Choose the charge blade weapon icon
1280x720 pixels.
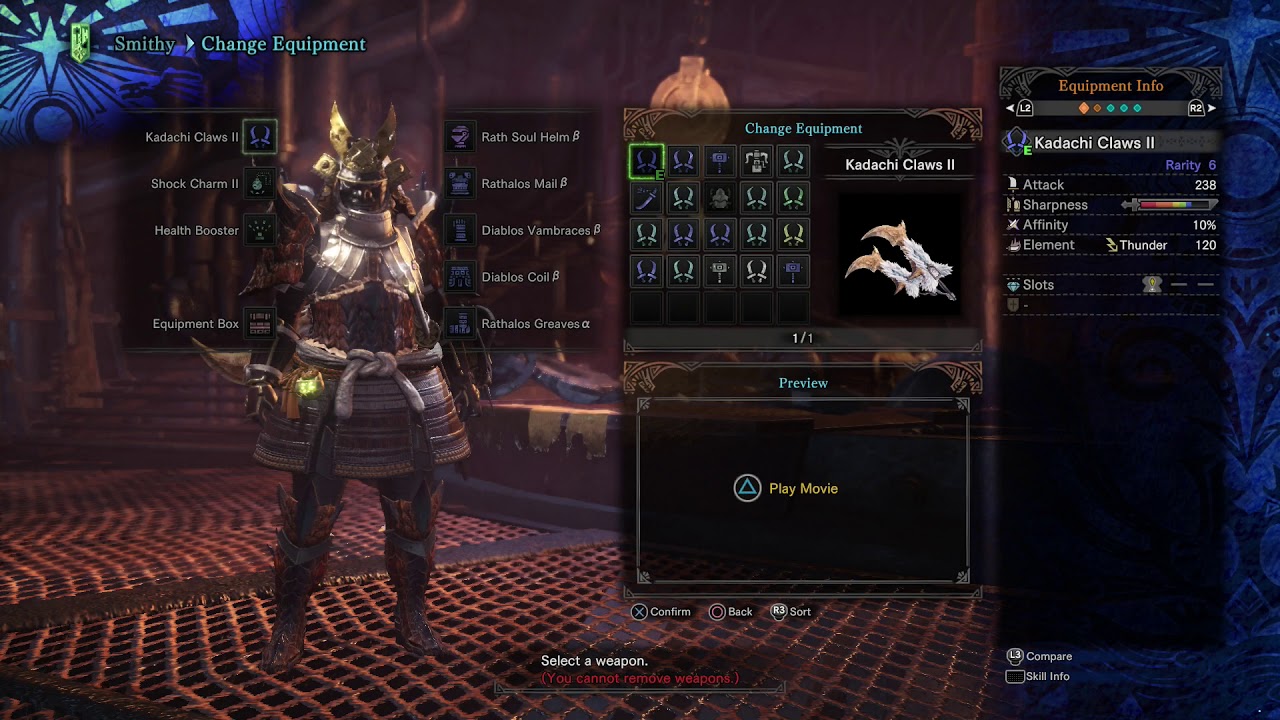757,161
